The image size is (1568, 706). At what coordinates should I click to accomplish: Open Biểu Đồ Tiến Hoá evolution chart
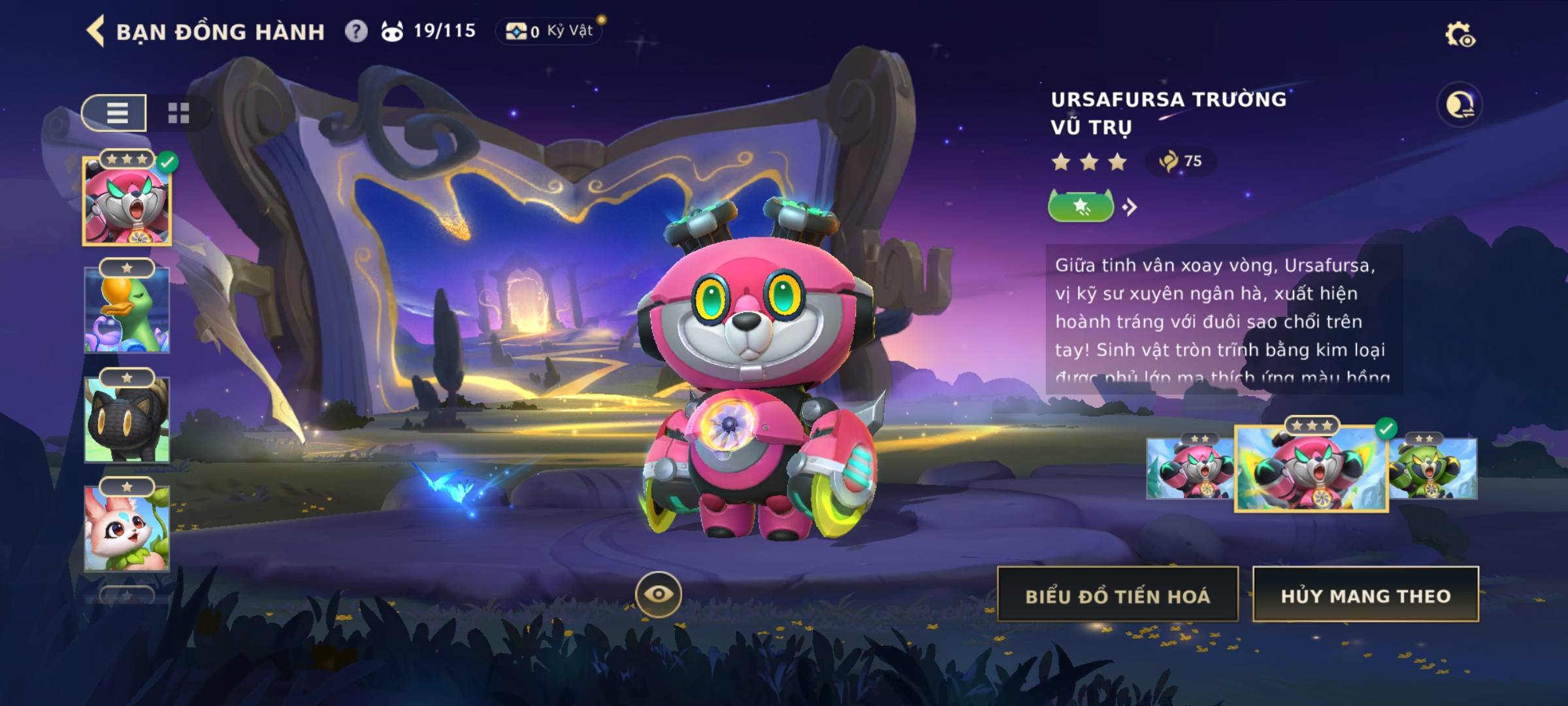1118,595
